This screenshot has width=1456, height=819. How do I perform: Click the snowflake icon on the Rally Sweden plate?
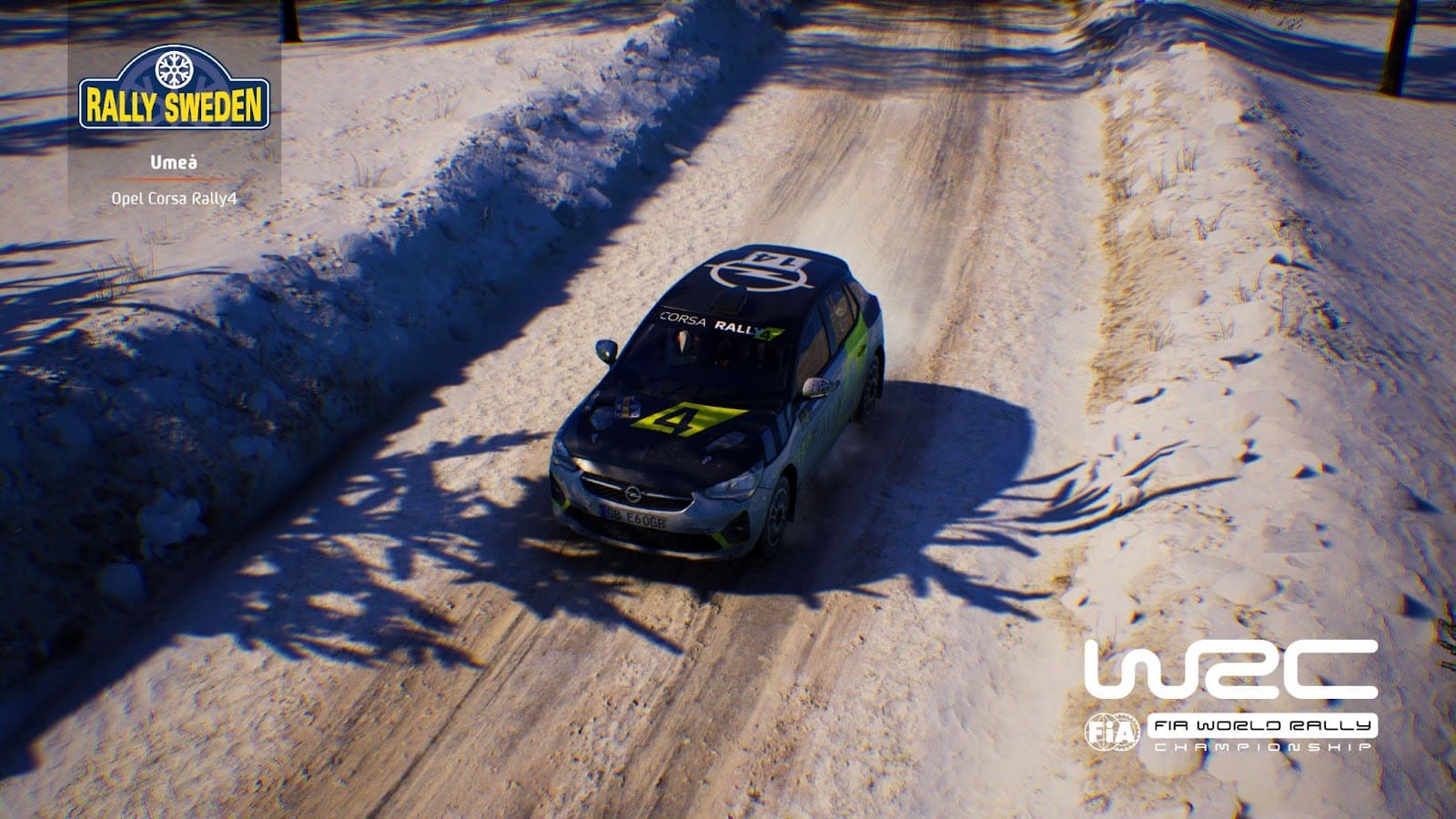174,70
